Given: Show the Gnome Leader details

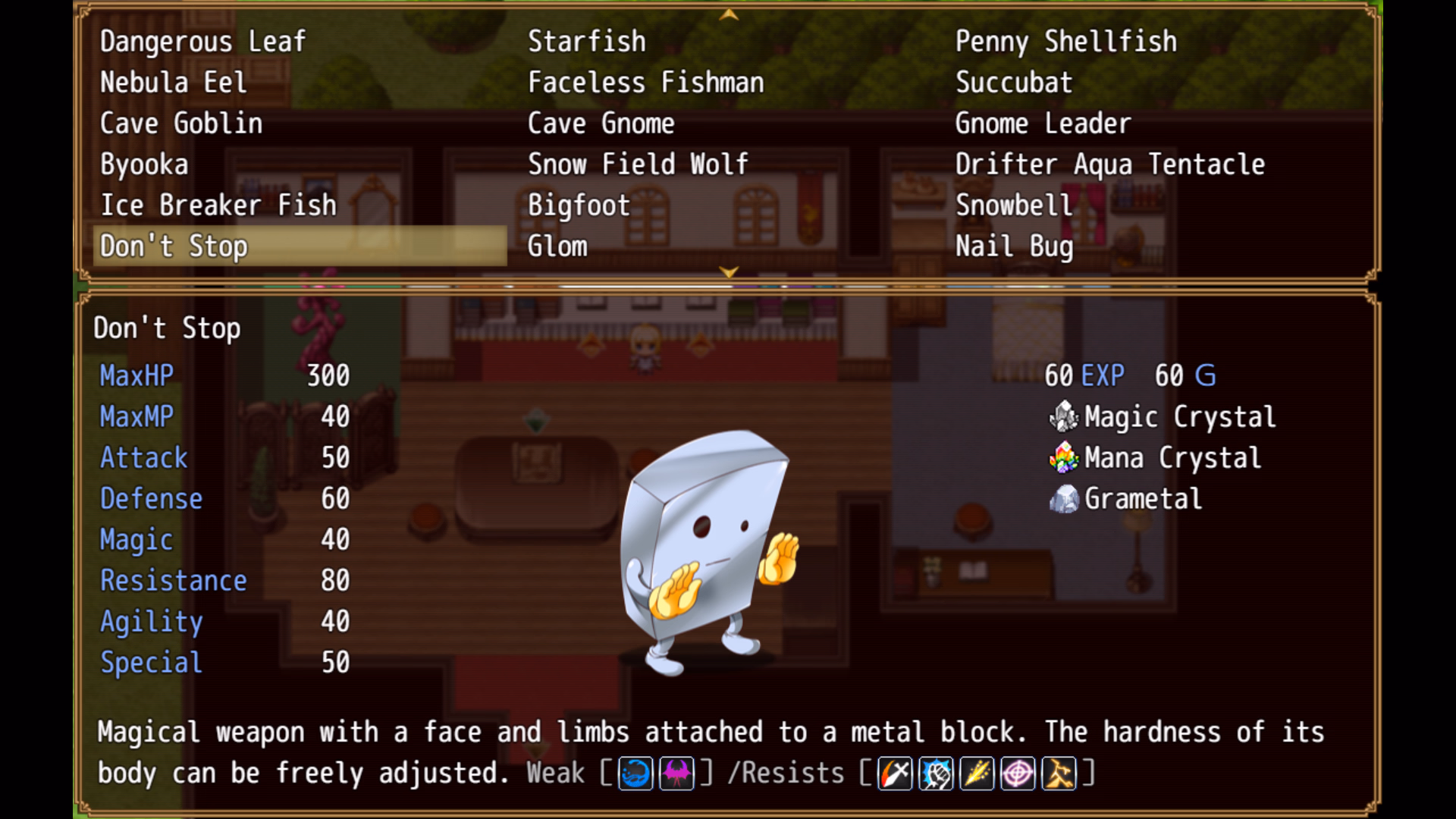Looking at the screenshot, I should [1043, 124].
